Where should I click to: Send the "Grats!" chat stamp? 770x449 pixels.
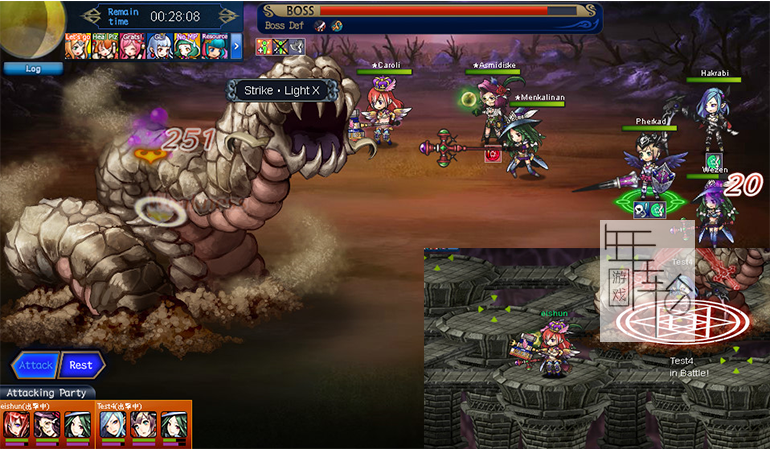[132, 45]
